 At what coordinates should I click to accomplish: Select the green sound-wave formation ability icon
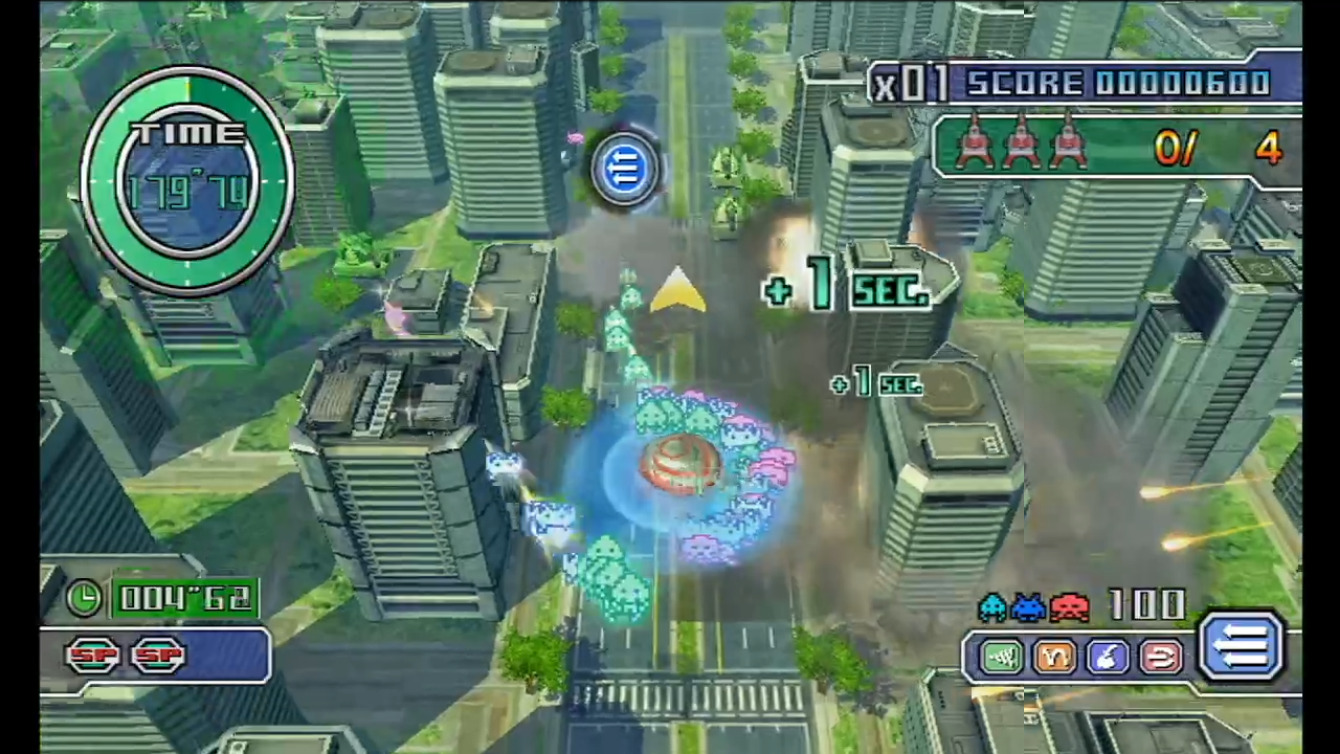[1000, 657]
